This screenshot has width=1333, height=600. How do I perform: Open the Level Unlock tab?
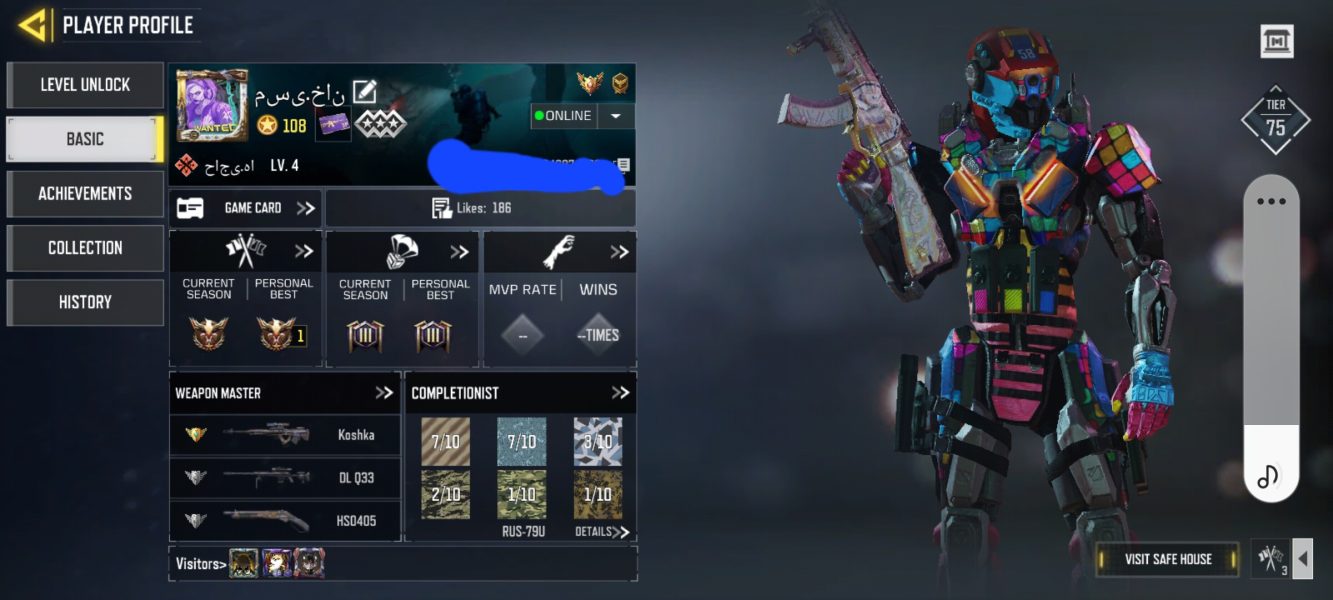point(85,85)
